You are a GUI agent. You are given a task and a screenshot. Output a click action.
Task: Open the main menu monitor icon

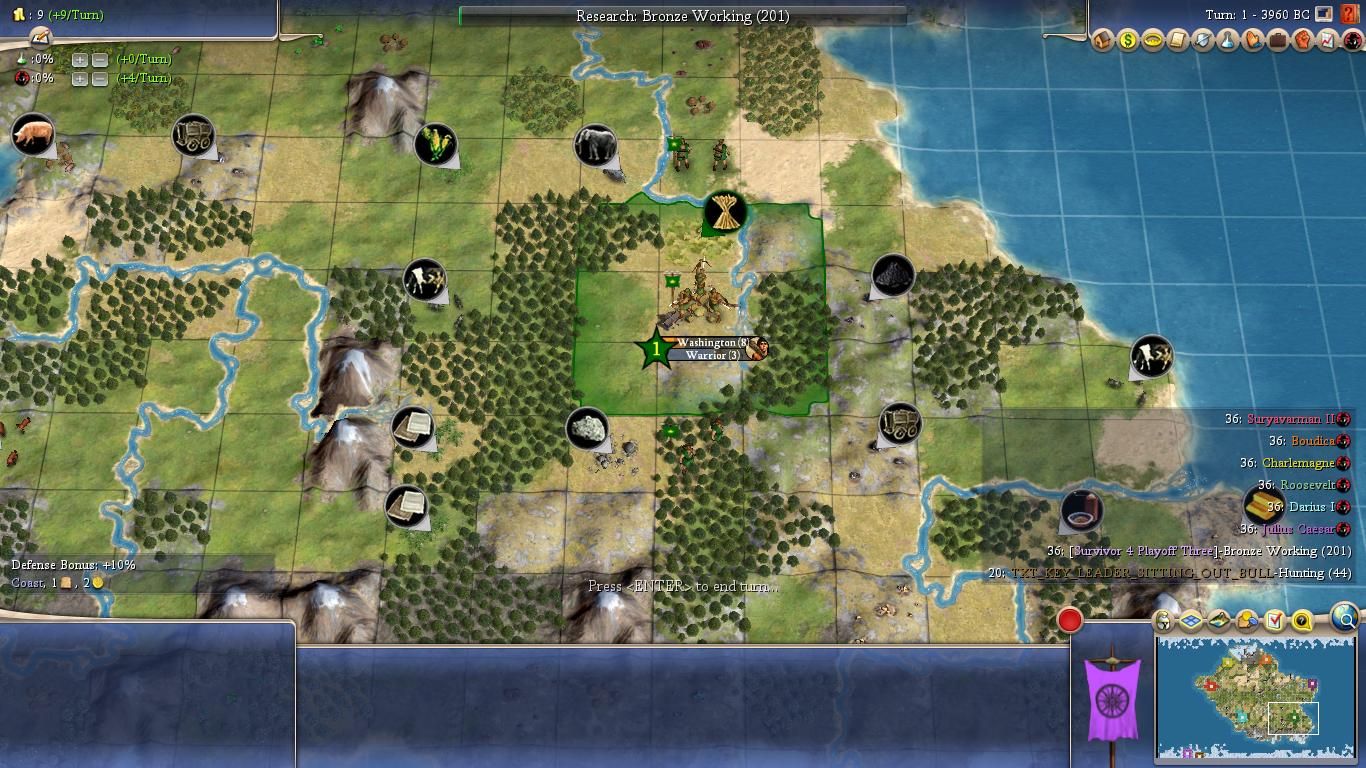pyautogui.click(x=1324, y=15)
